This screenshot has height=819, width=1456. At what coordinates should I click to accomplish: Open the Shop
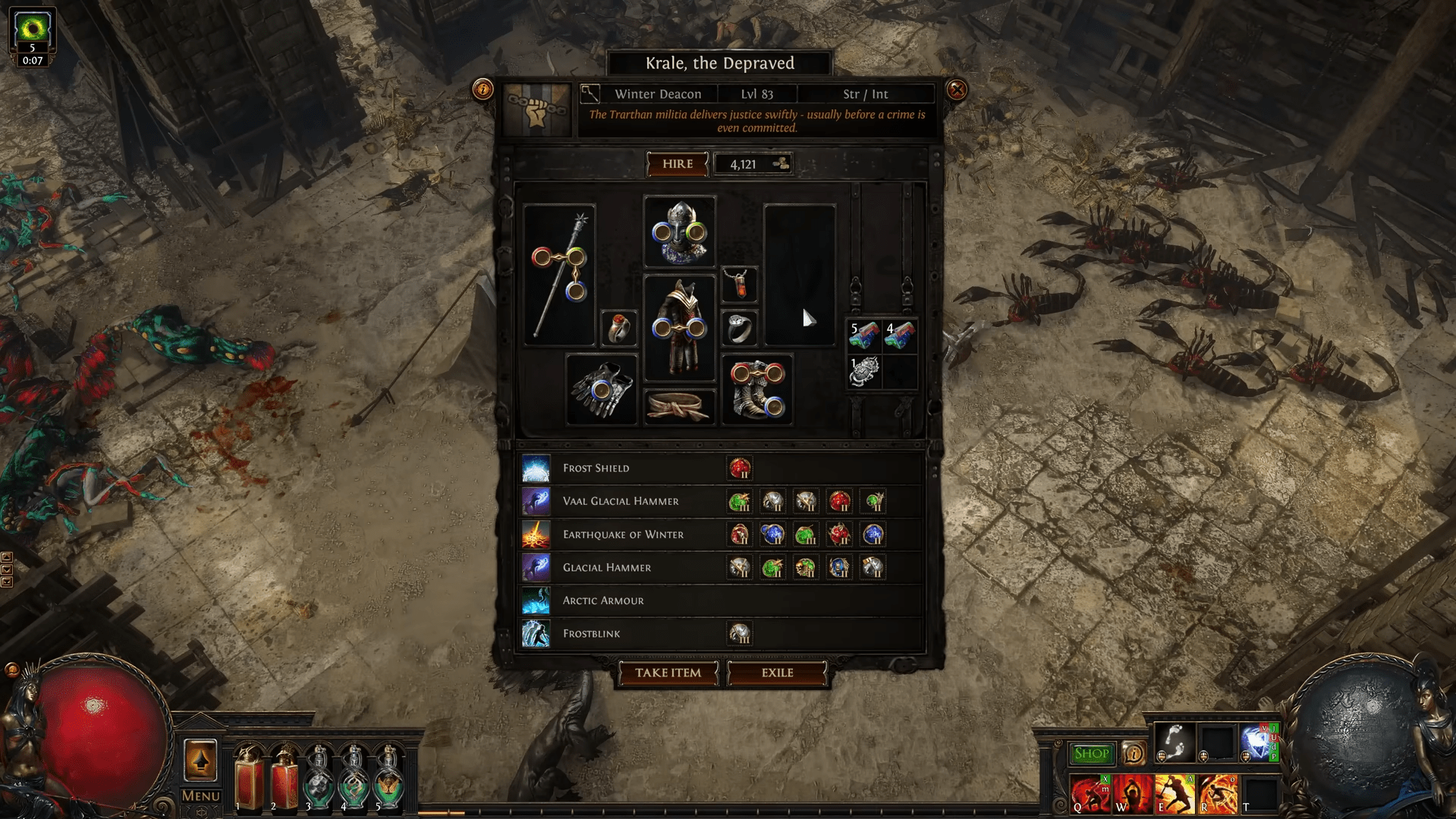(x=1091, y=754)
